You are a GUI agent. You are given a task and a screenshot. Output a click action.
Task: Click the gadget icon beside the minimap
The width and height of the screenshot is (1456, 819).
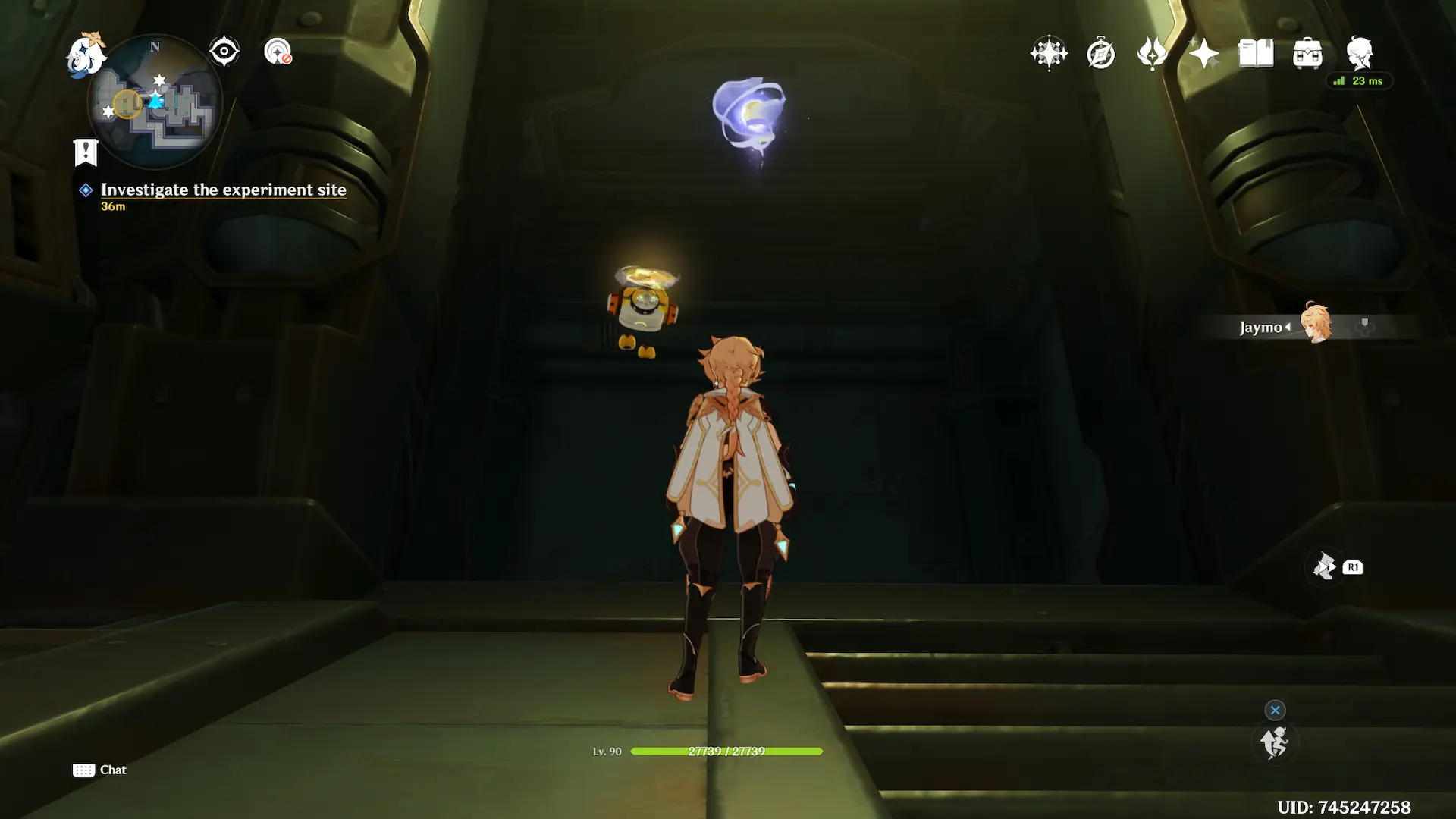point(278,52)
